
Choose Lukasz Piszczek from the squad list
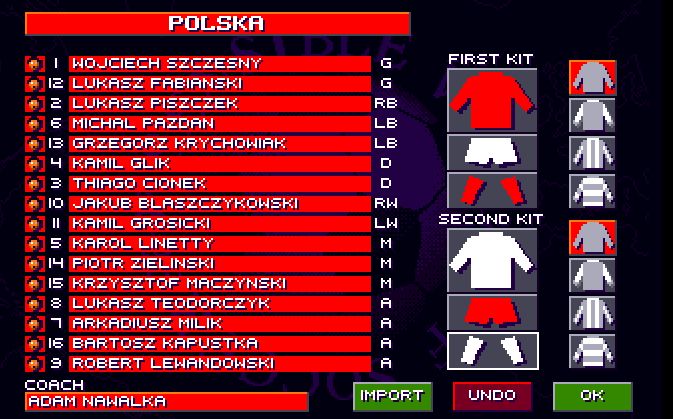pos(219,104)
